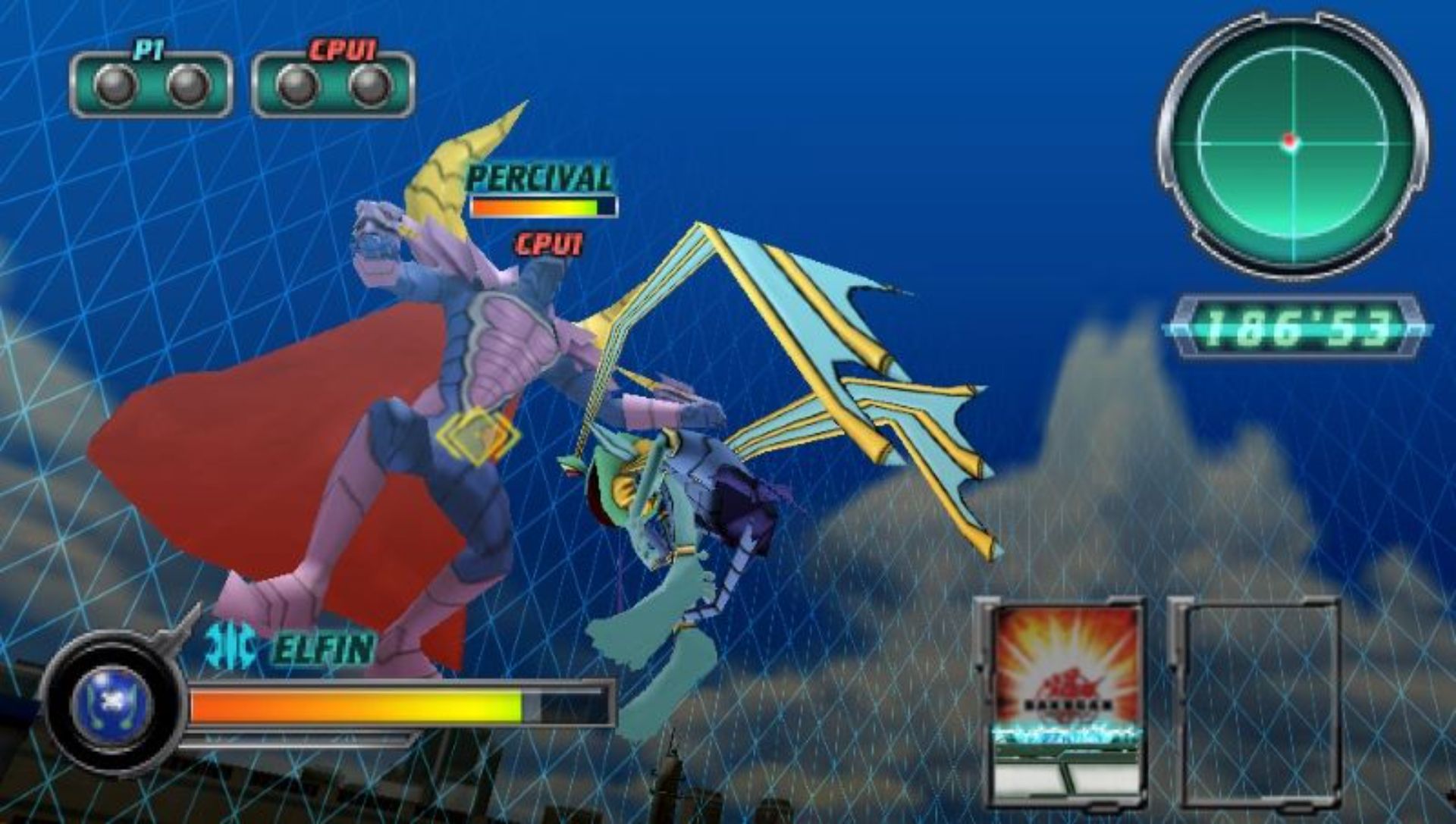Select the Elfin portrait icon
The width and height of the screenshot is (1456, 824).
tap(111, 703)
